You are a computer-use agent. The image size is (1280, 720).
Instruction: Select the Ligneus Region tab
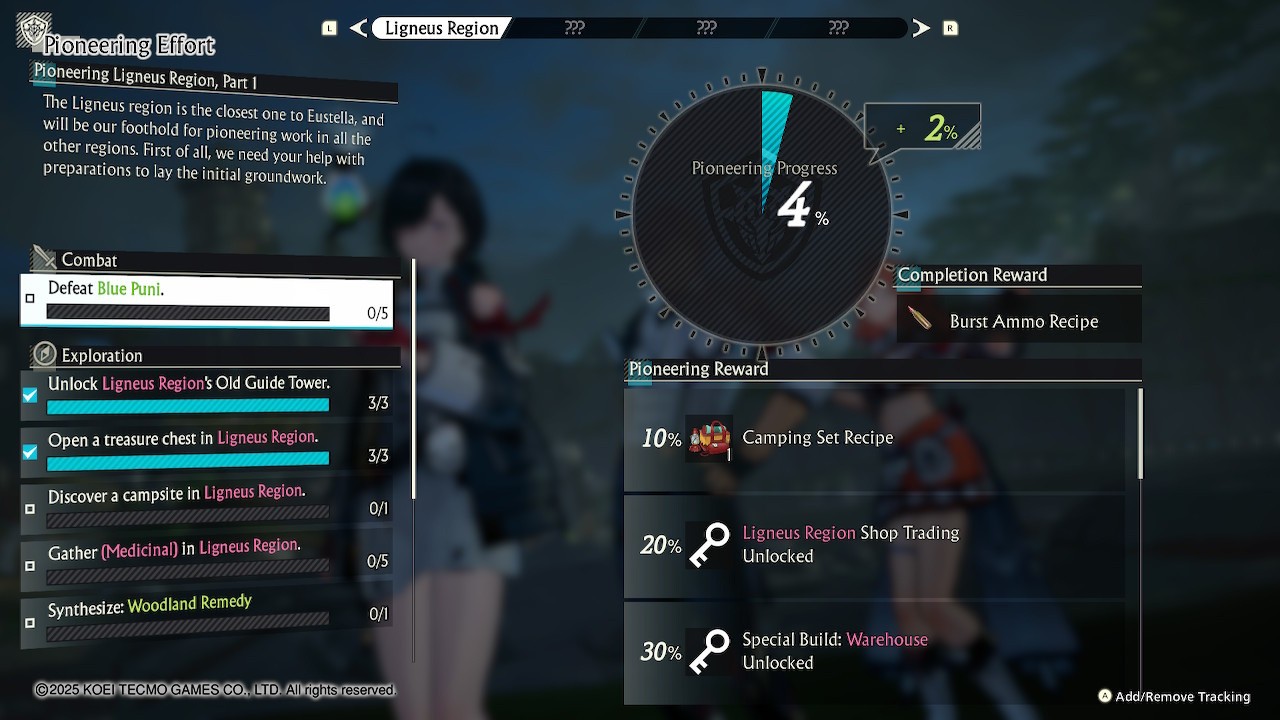click(x=441, y=28)
